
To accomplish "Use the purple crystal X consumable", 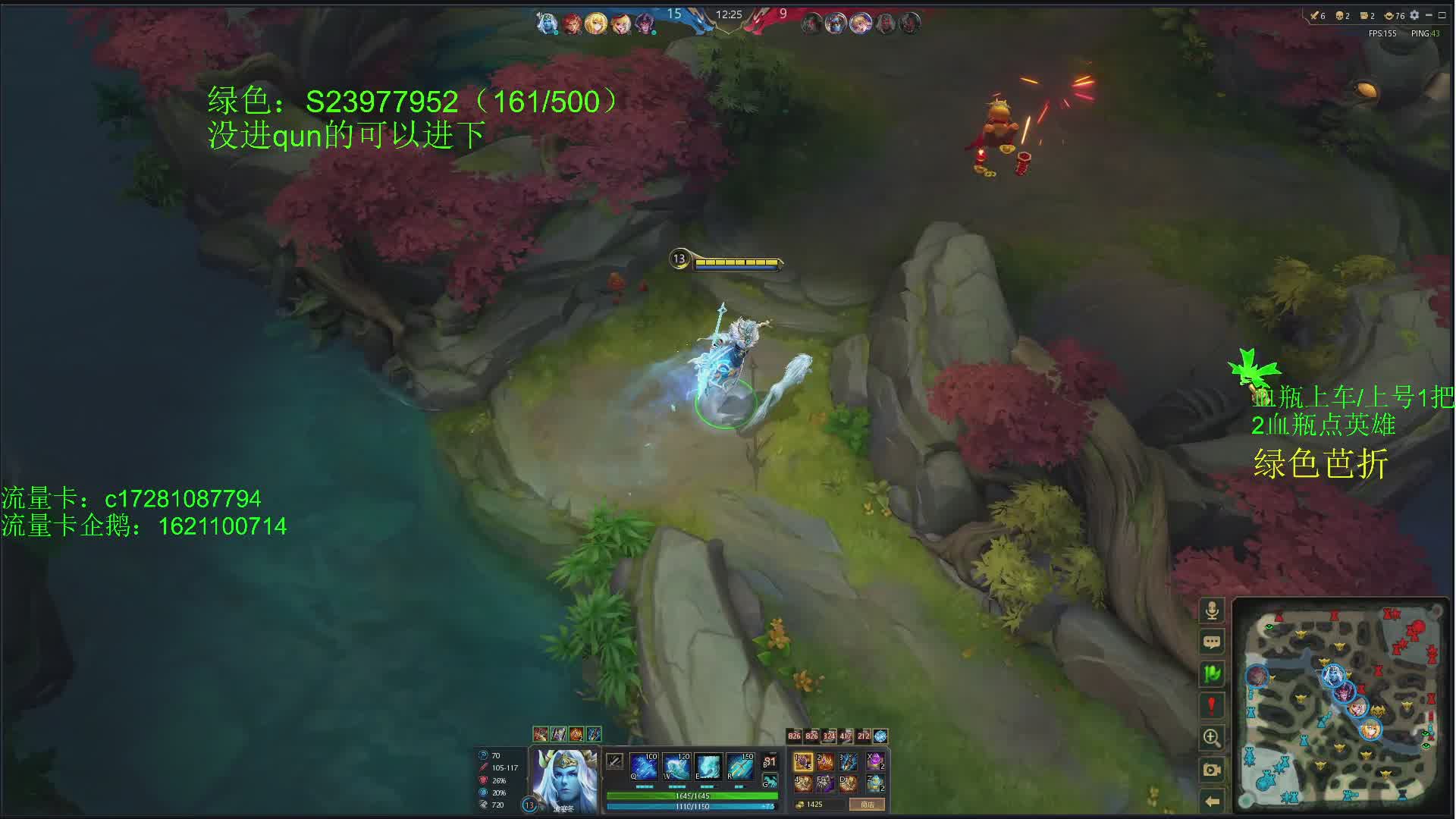I will coord(875,761).
